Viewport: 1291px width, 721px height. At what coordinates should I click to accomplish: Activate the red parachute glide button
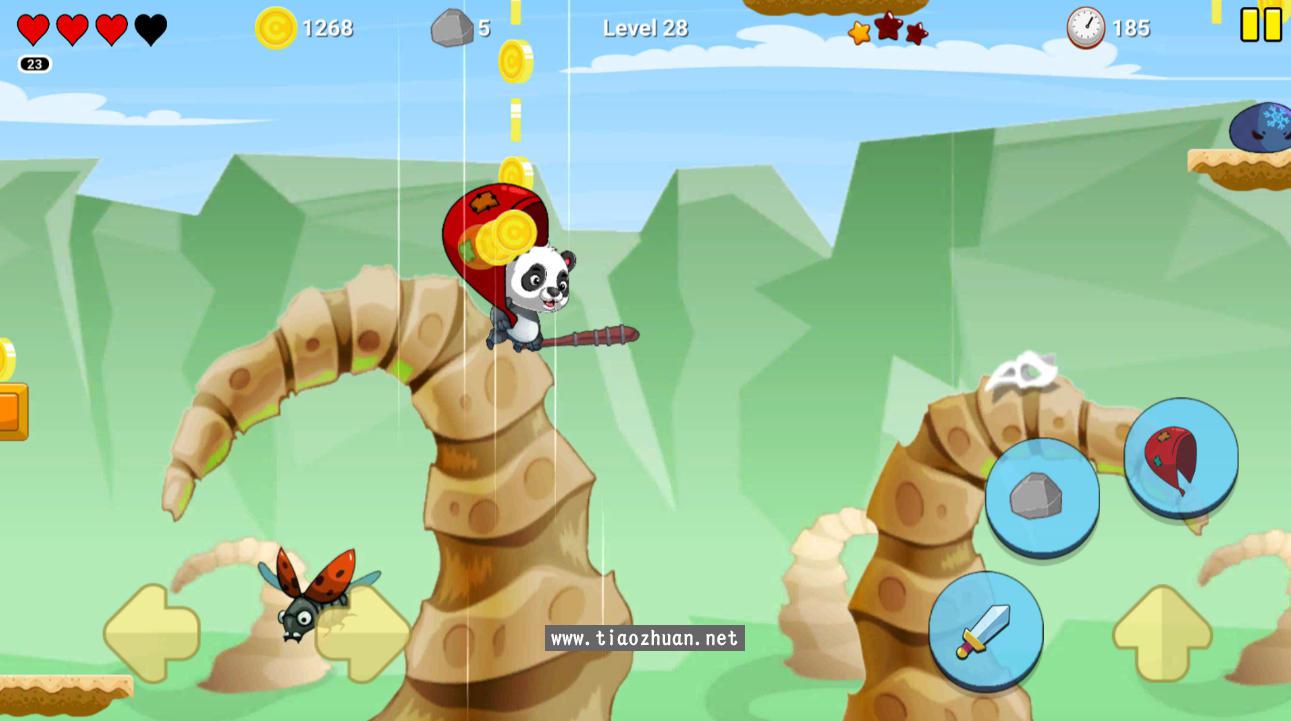pyautogui.click(x=1180, y=458)
